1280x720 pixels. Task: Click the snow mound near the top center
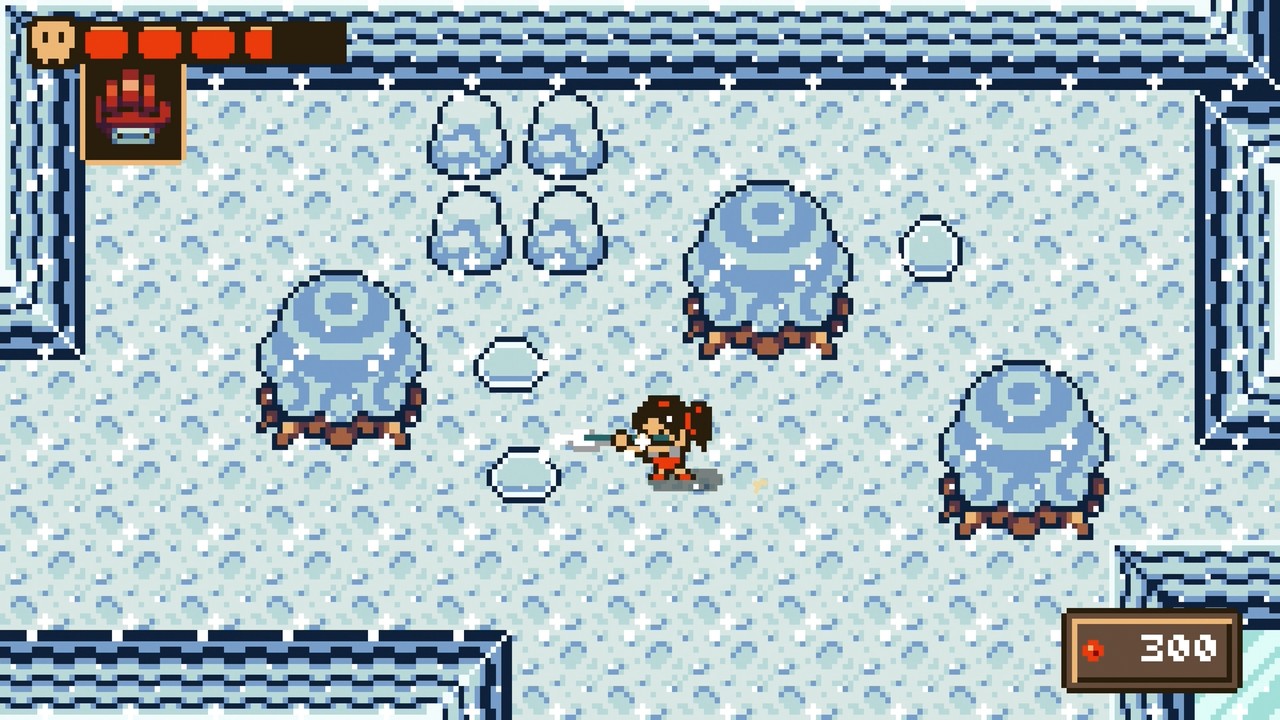(x=765, y=265)
